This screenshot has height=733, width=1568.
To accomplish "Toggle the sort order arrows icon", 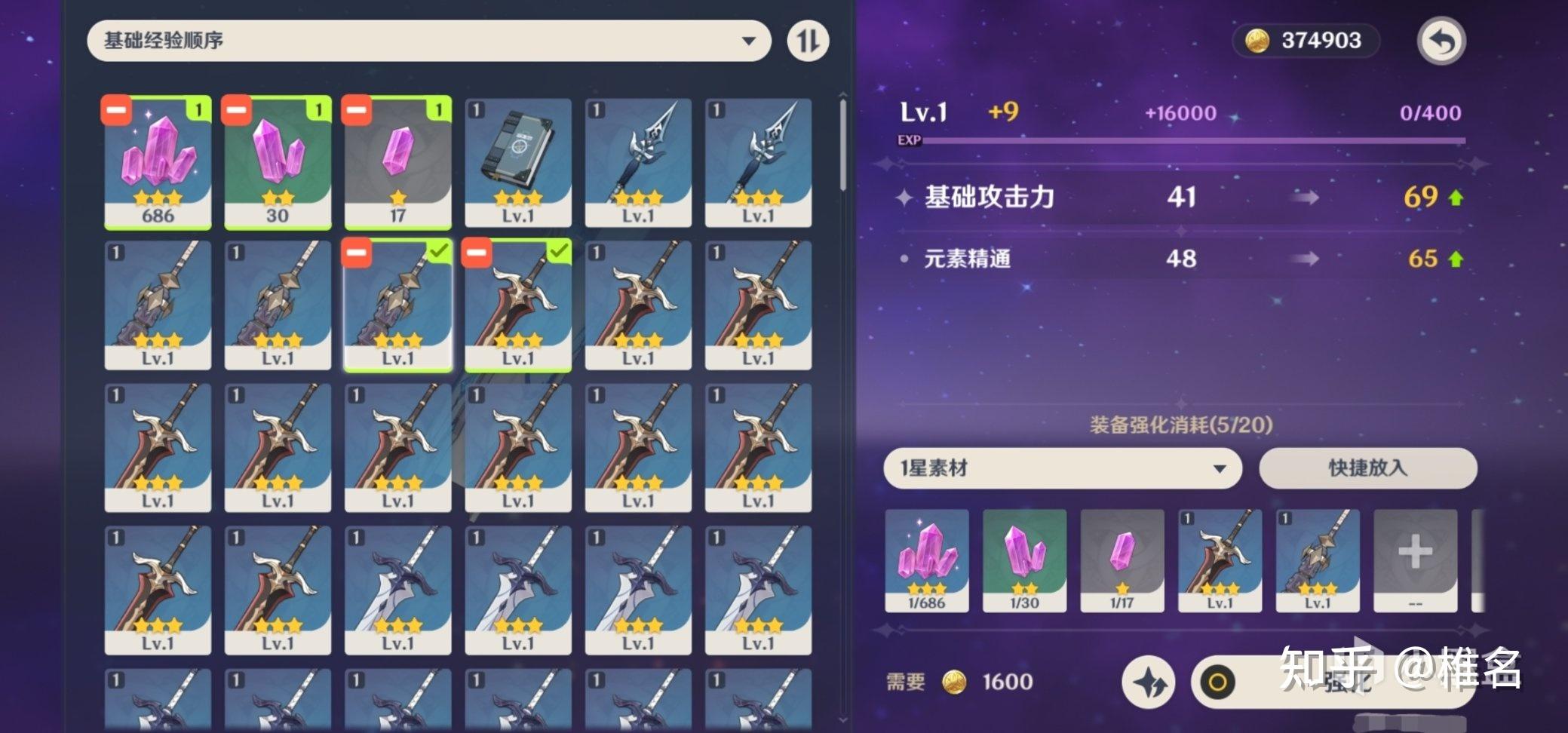I will pyautogui.click(x=807, y=41).
